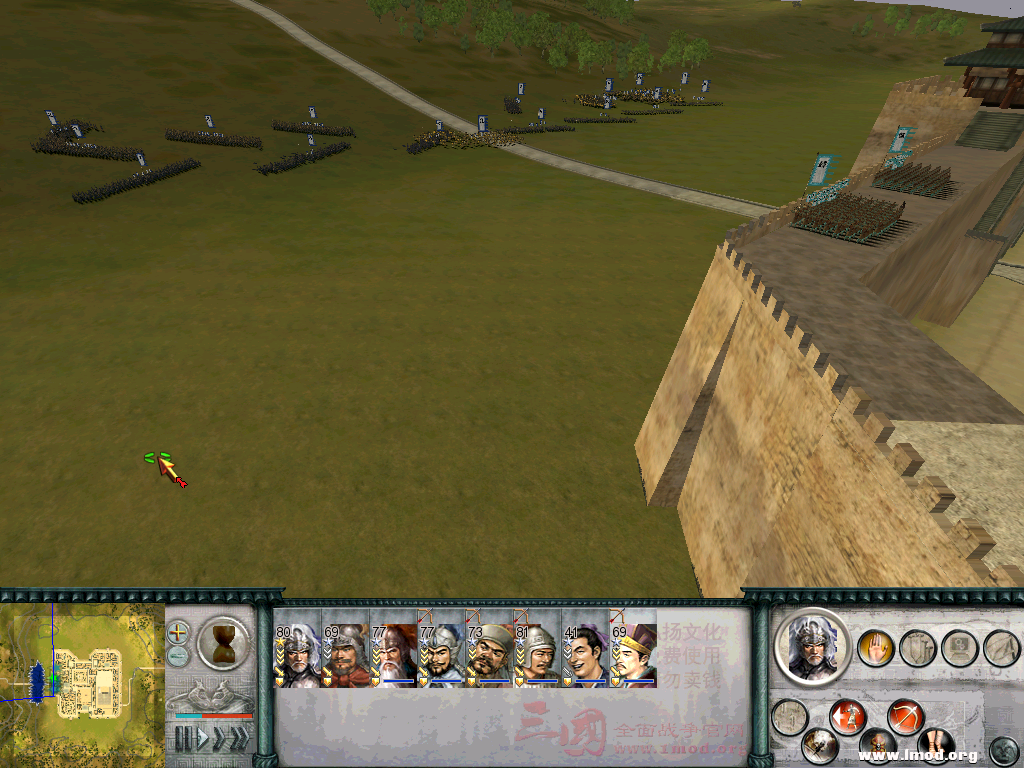Zoom out the minimap with minus button

pyautogui.click(x=178, y=655)
